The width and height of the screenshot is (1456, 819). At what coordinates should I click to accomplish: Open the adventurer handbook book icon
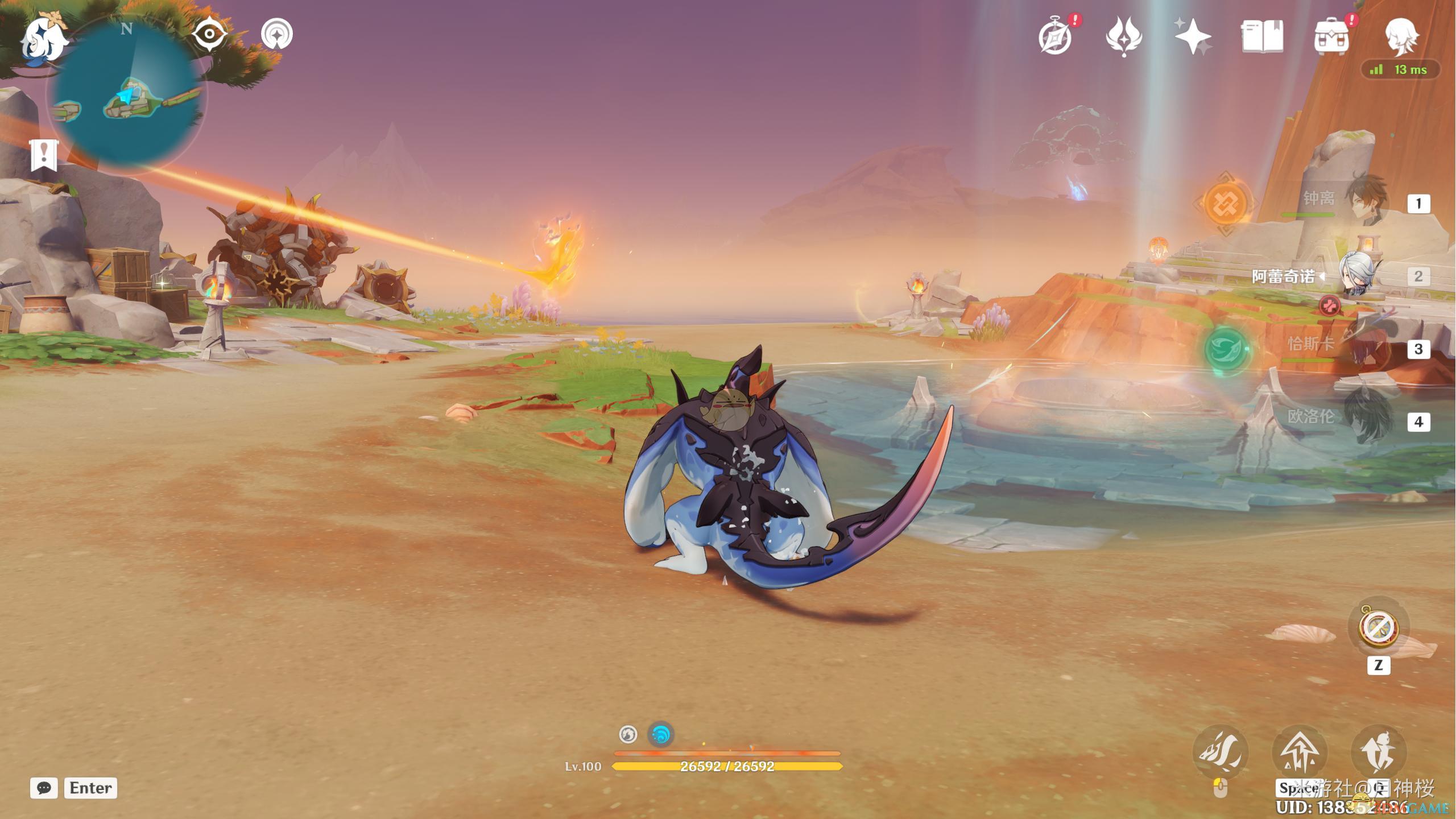coord(1262,36)
